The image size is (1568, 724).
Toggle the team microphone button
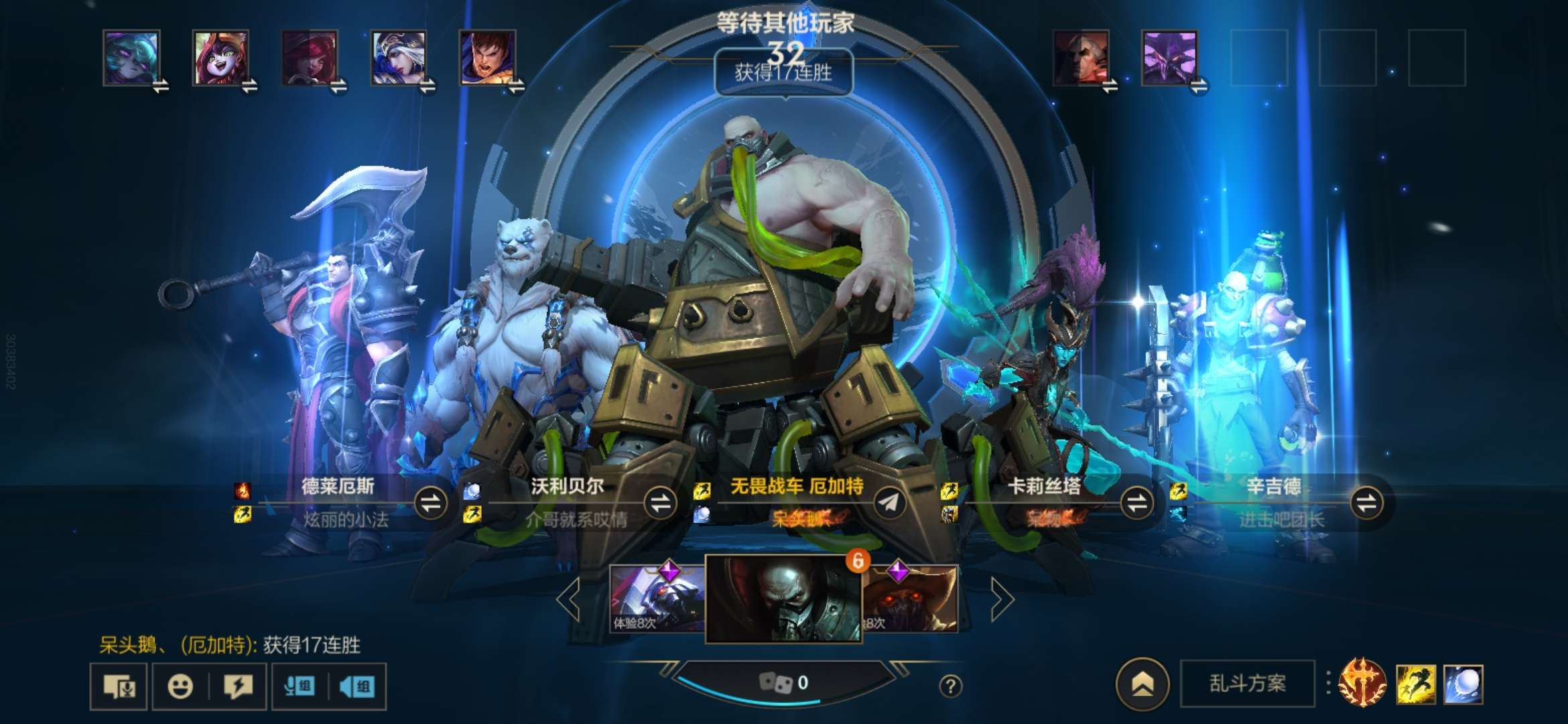(x=300, y=686)
